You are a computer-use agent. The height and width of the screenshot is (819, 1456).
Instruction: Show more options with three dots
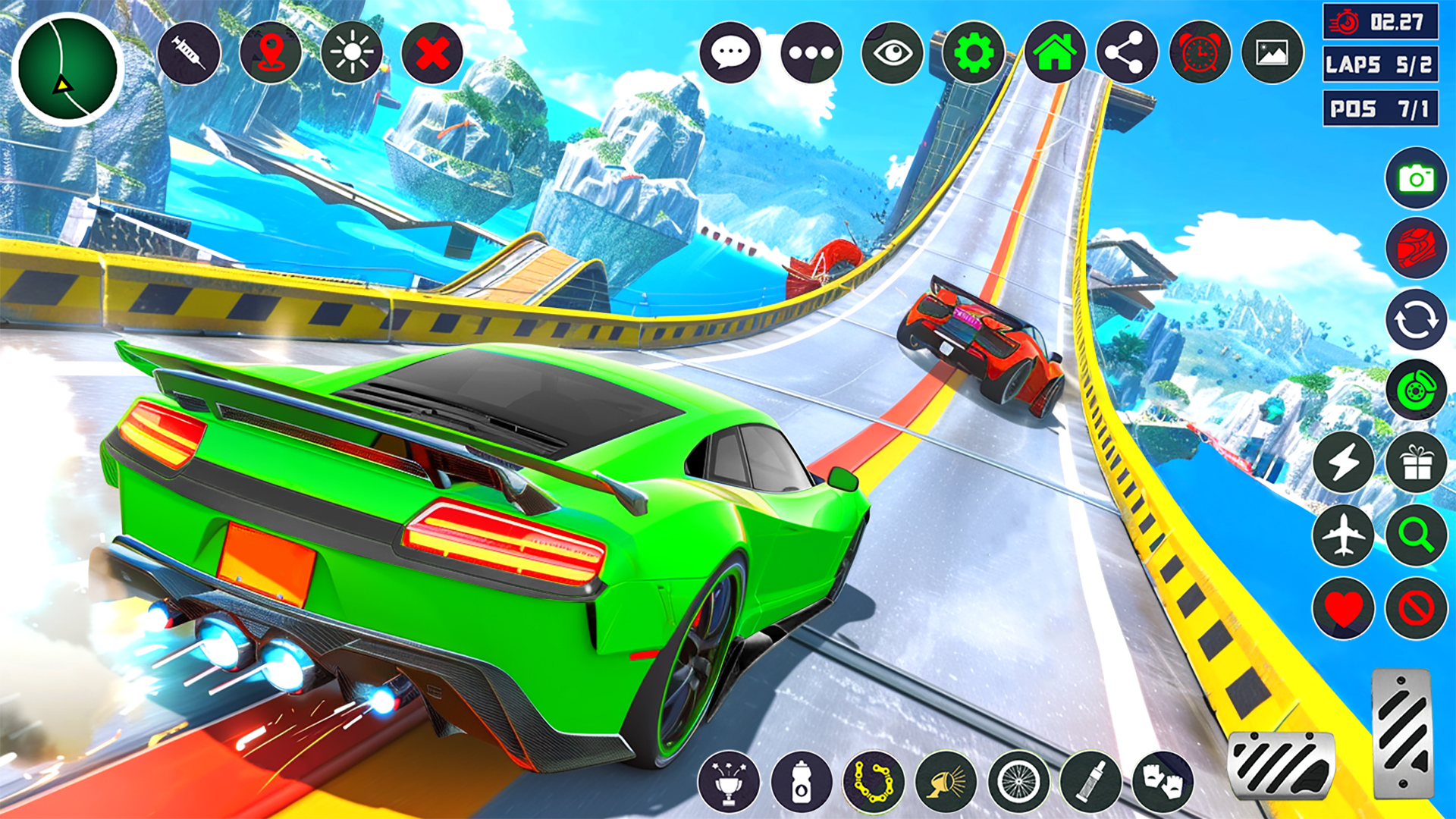(x=811, y=53)
